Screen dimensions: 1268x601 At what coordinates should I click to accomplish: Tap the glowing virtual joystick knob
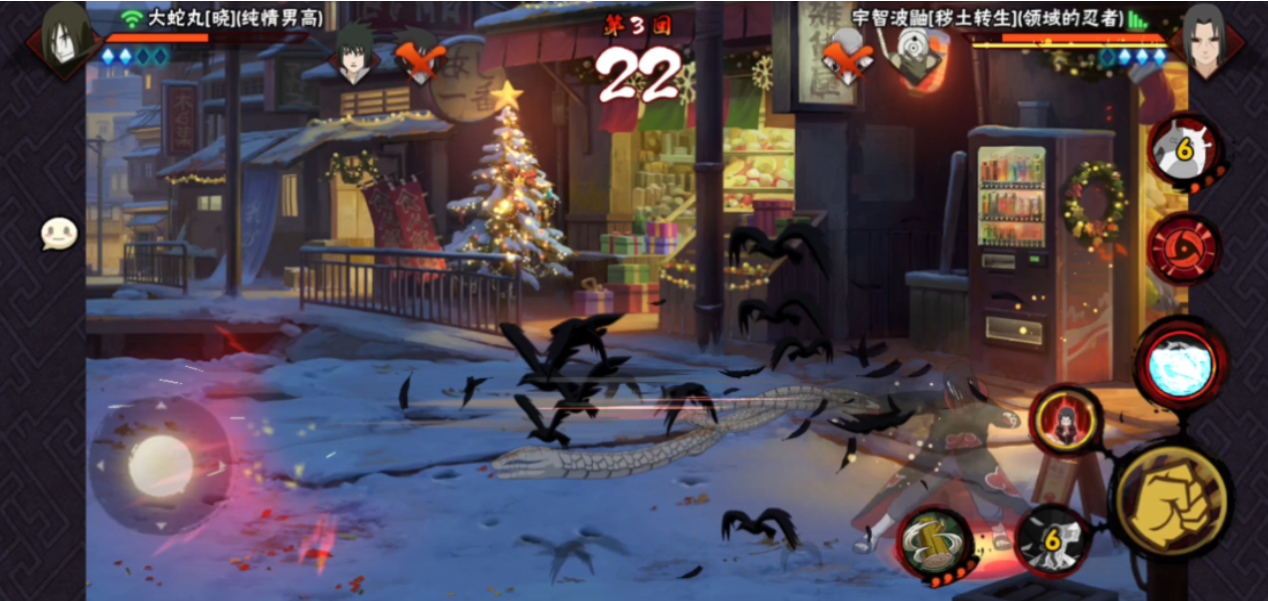pyautogui.click(x=160, y=465)
